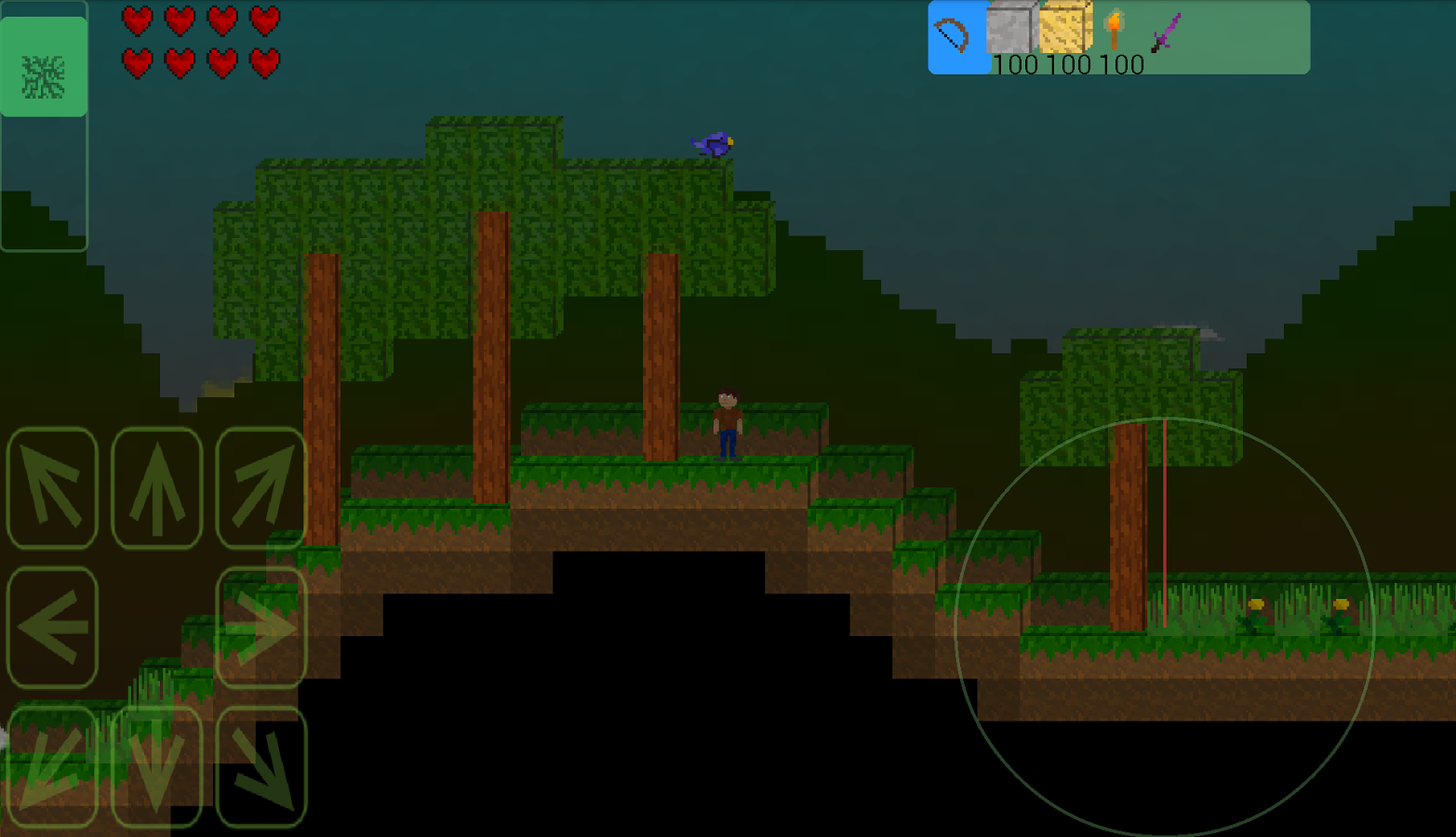Image resolution: width=1456 pixels, height=837 pixels.
Task: Tap the down-left diagonal arrow button
Action: pos(52,766)
